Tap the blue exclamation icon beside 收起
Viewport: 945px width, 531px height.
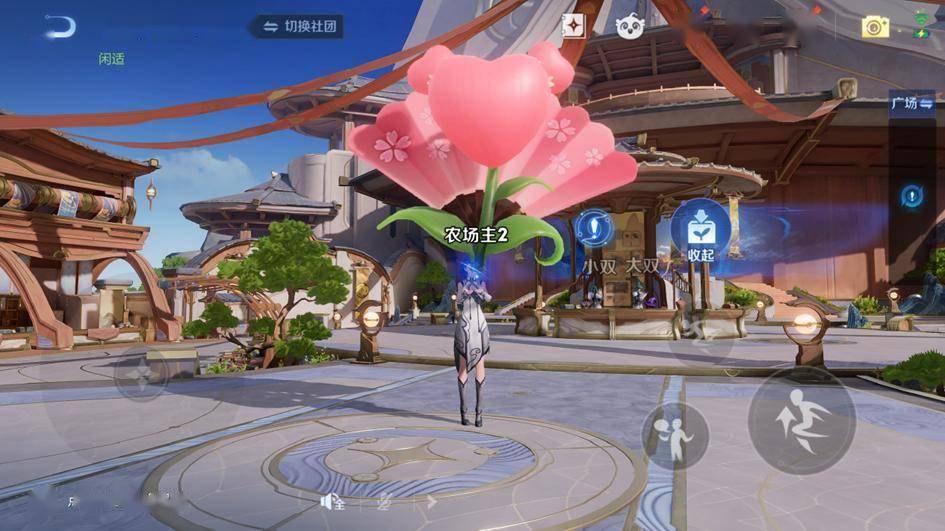(594, 228)
